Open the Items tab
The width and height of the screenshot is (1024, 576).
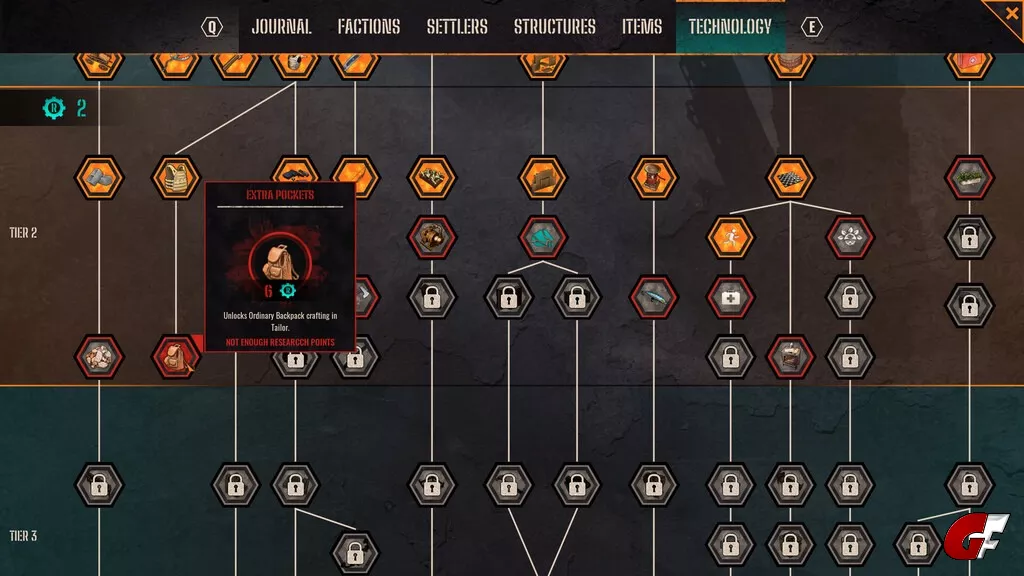[x=642, y=27]
